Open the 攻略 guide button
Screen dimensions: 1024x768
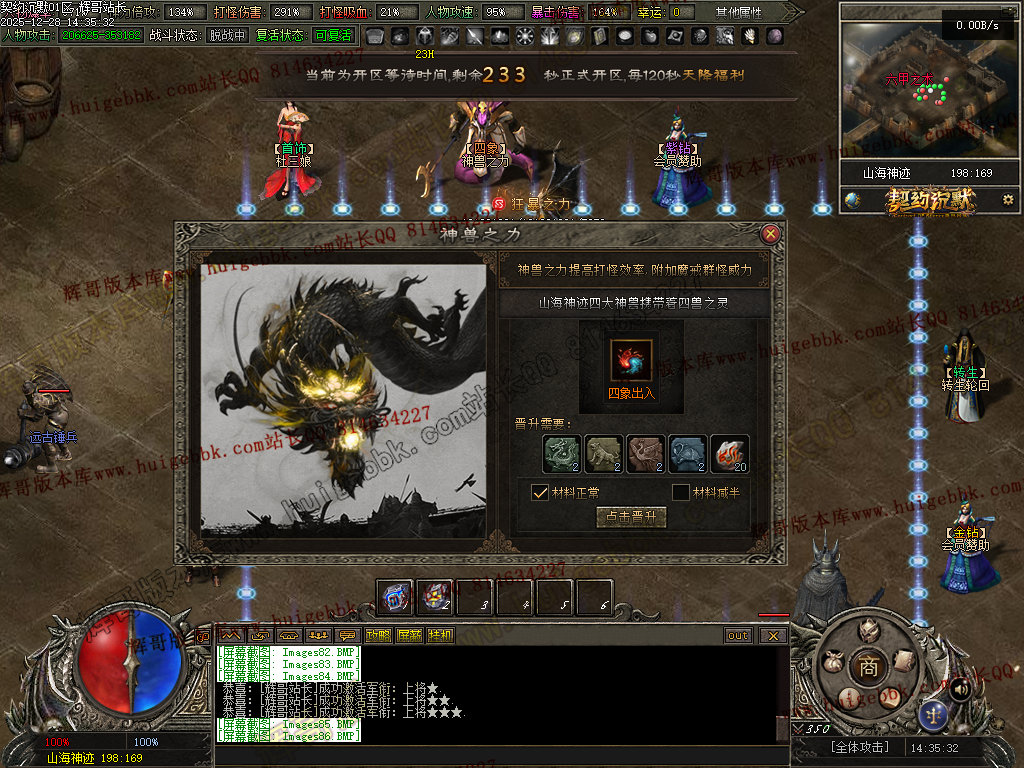(378, 636)
